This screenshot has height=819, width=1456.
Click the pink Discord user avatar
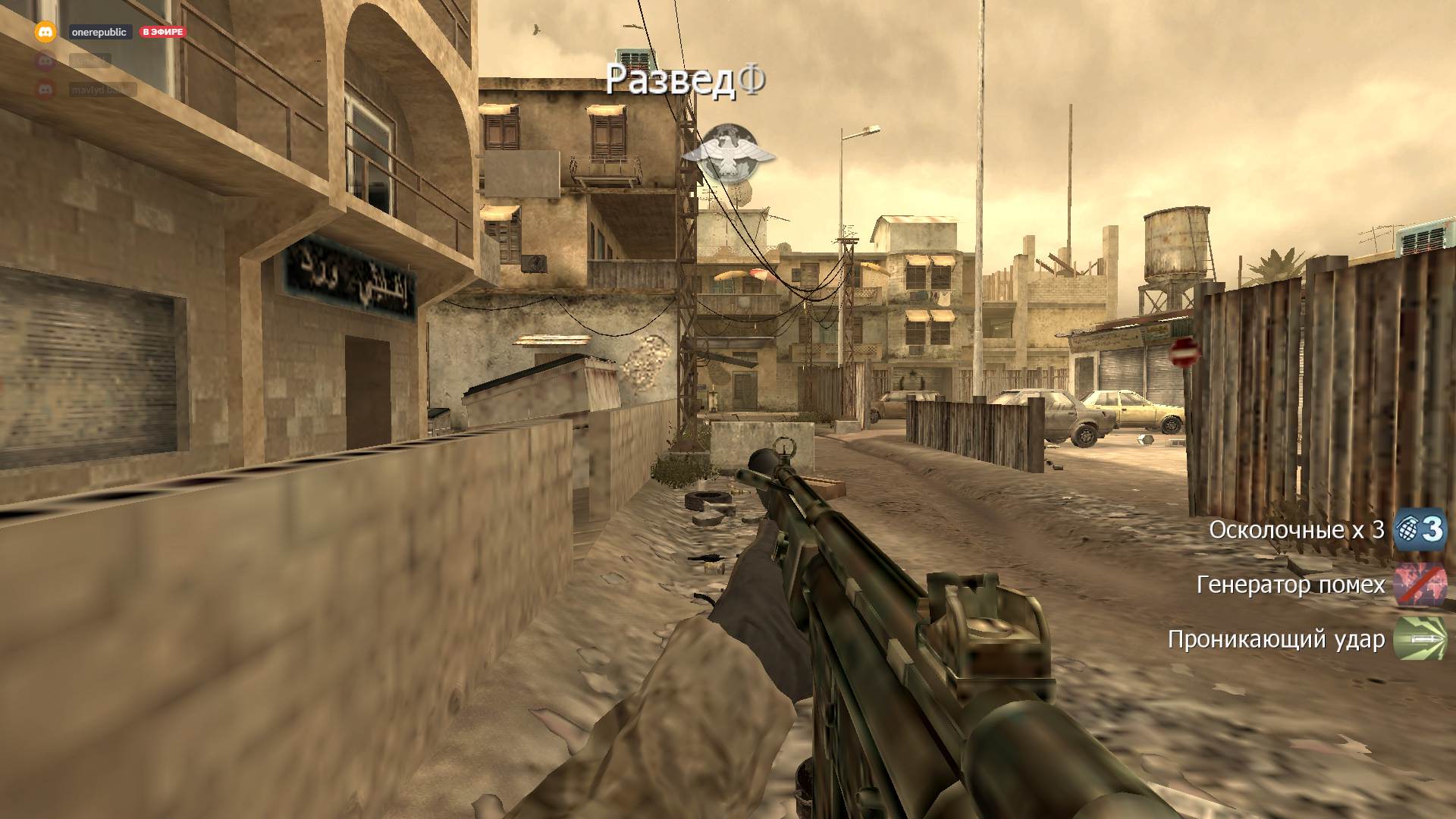[x=45, y=61]
